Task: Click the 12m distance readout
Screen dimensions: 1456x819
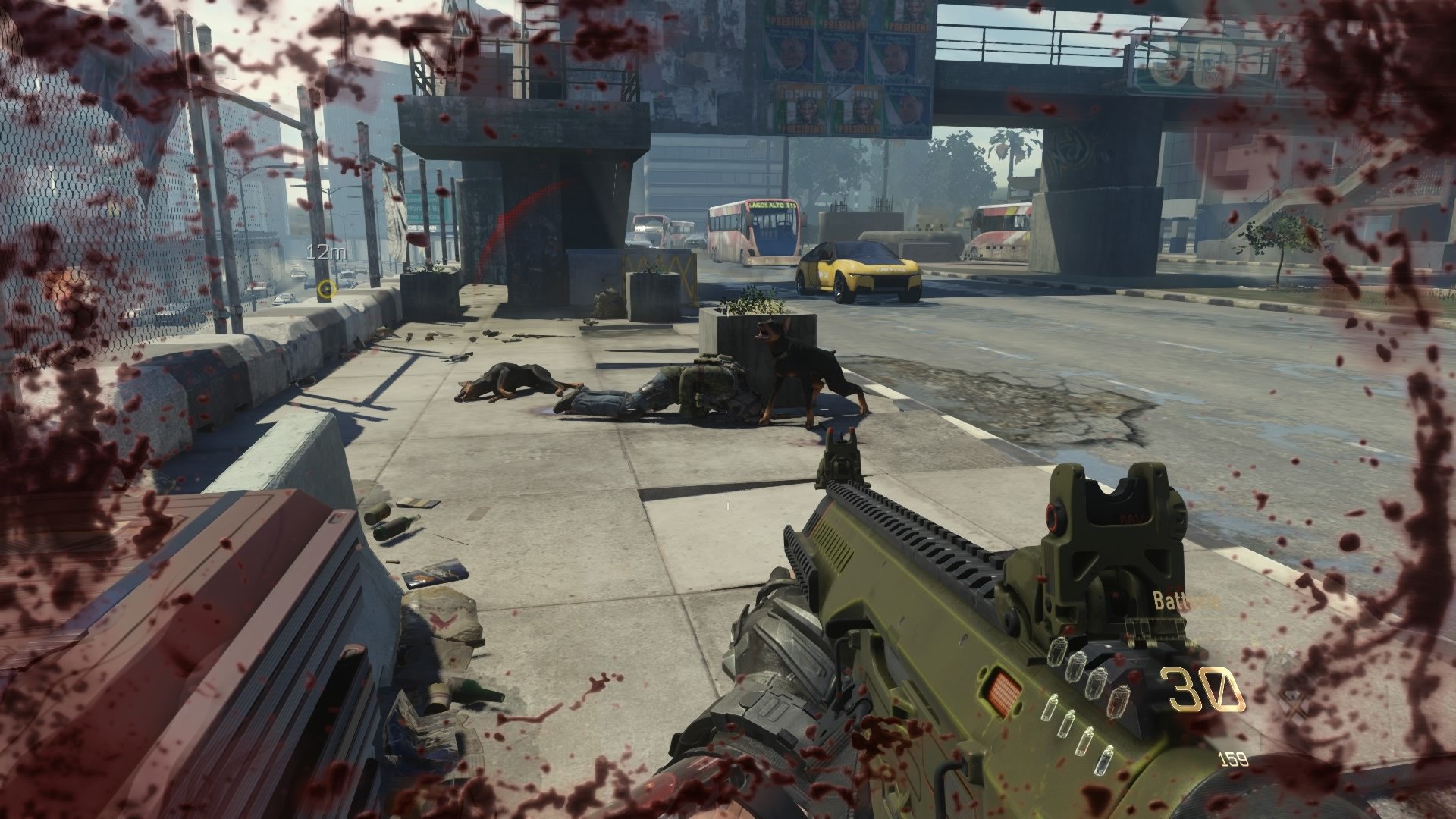Action: point(325,253)
